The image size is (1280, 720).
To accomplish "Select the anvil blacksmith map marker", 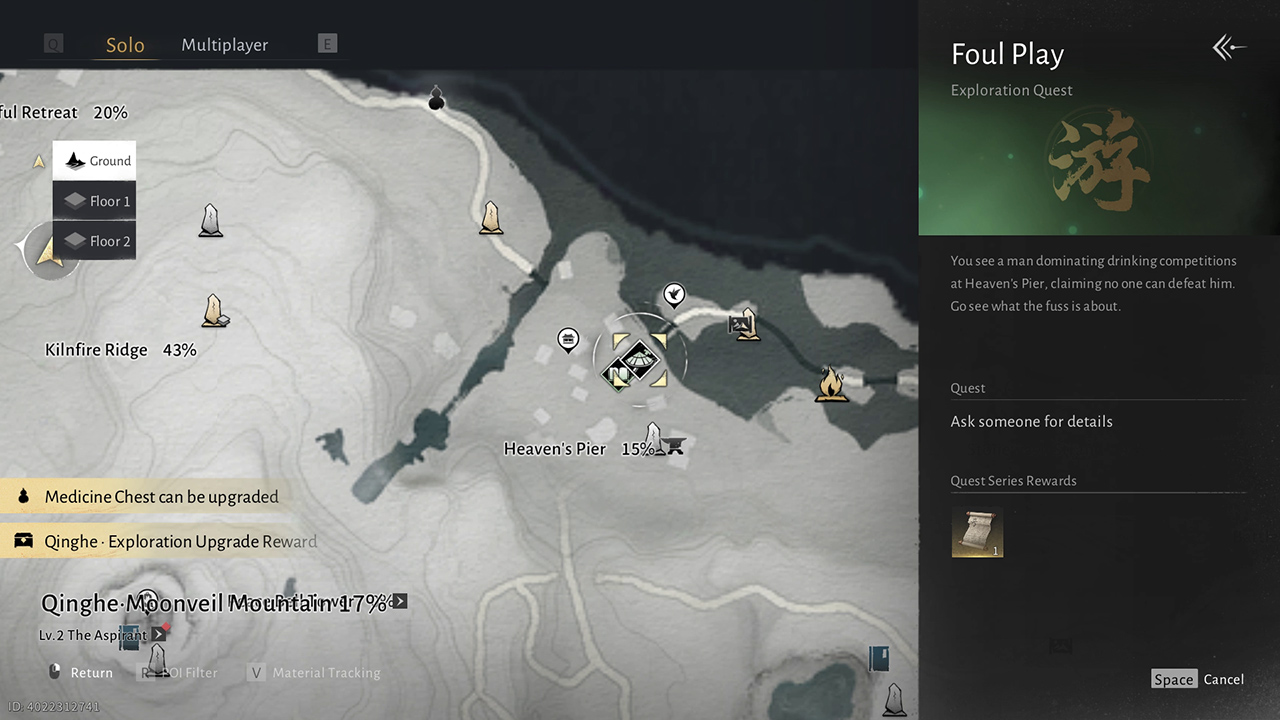I will click(675, 446).
